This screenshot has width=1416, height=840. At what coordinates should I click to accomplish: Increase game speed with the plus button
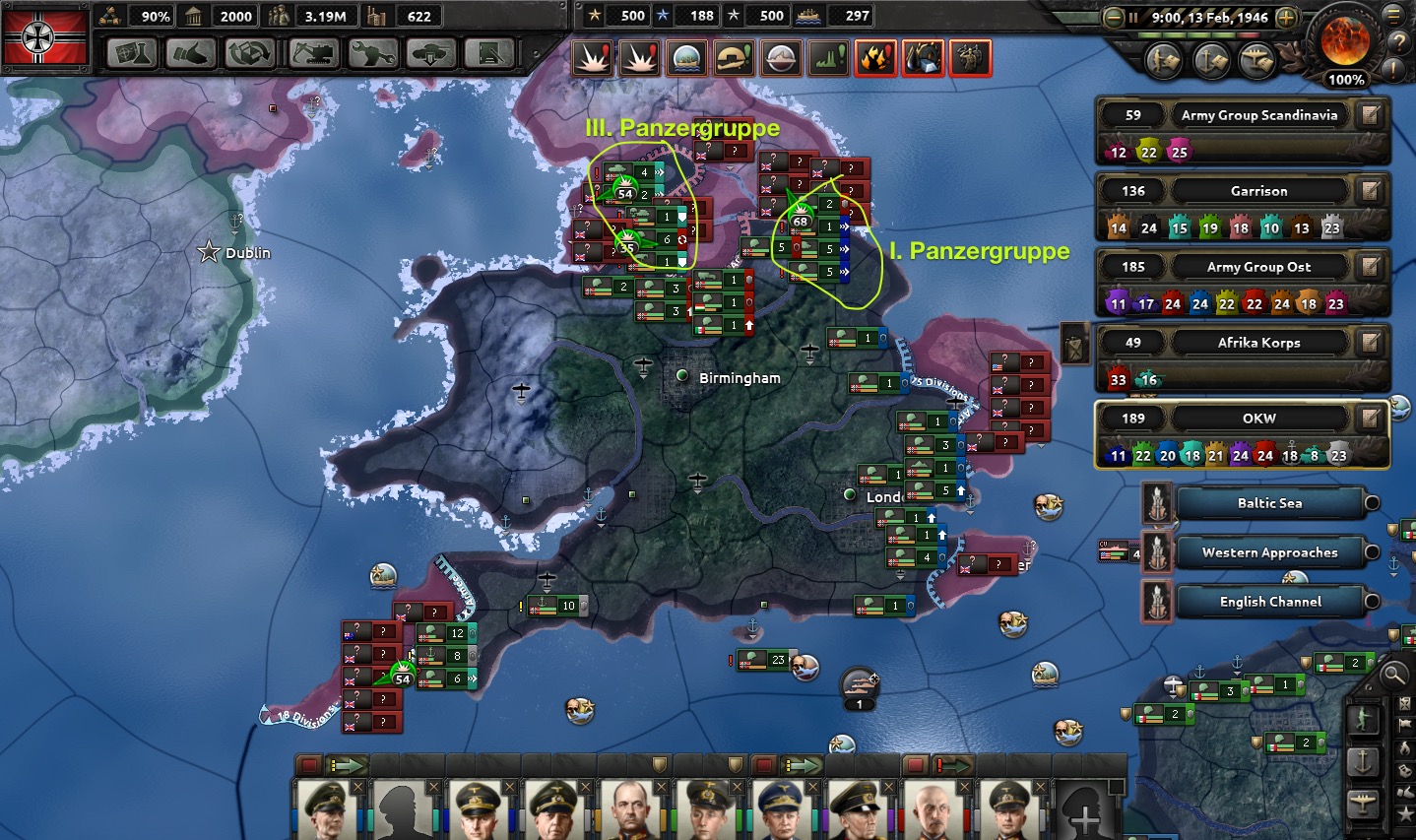(1286, 17)
